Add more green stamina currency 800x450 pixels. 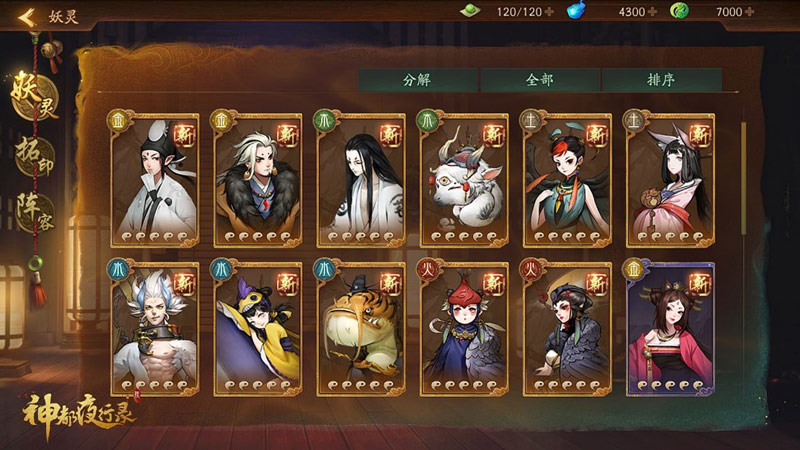pos(550,12)
